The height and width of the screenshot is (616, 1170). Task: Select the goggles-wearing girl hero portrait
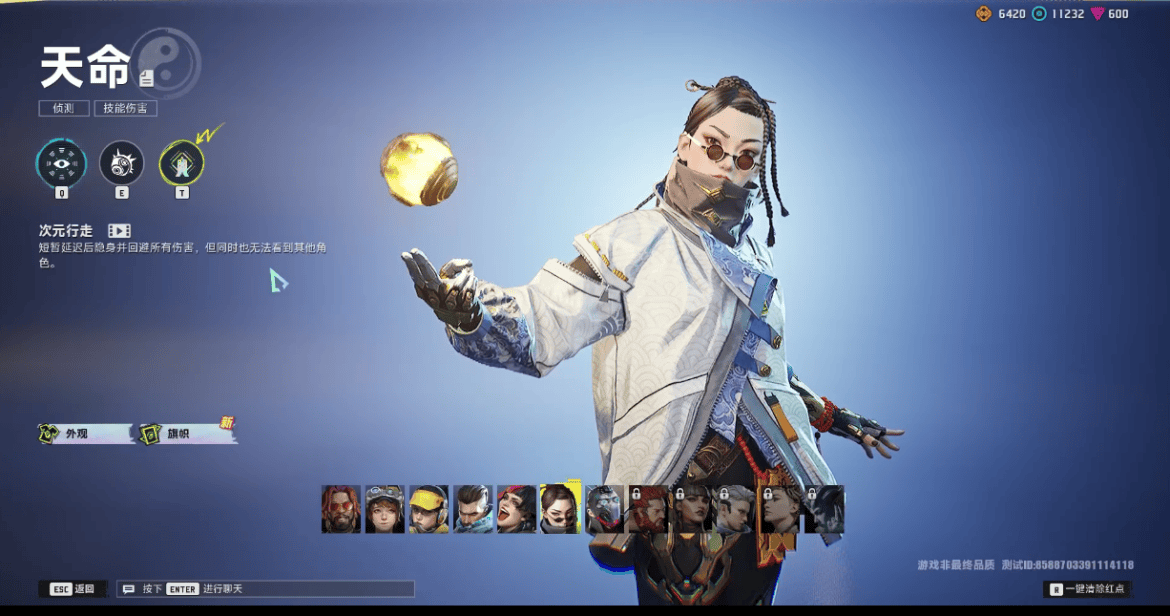(385, 509)
